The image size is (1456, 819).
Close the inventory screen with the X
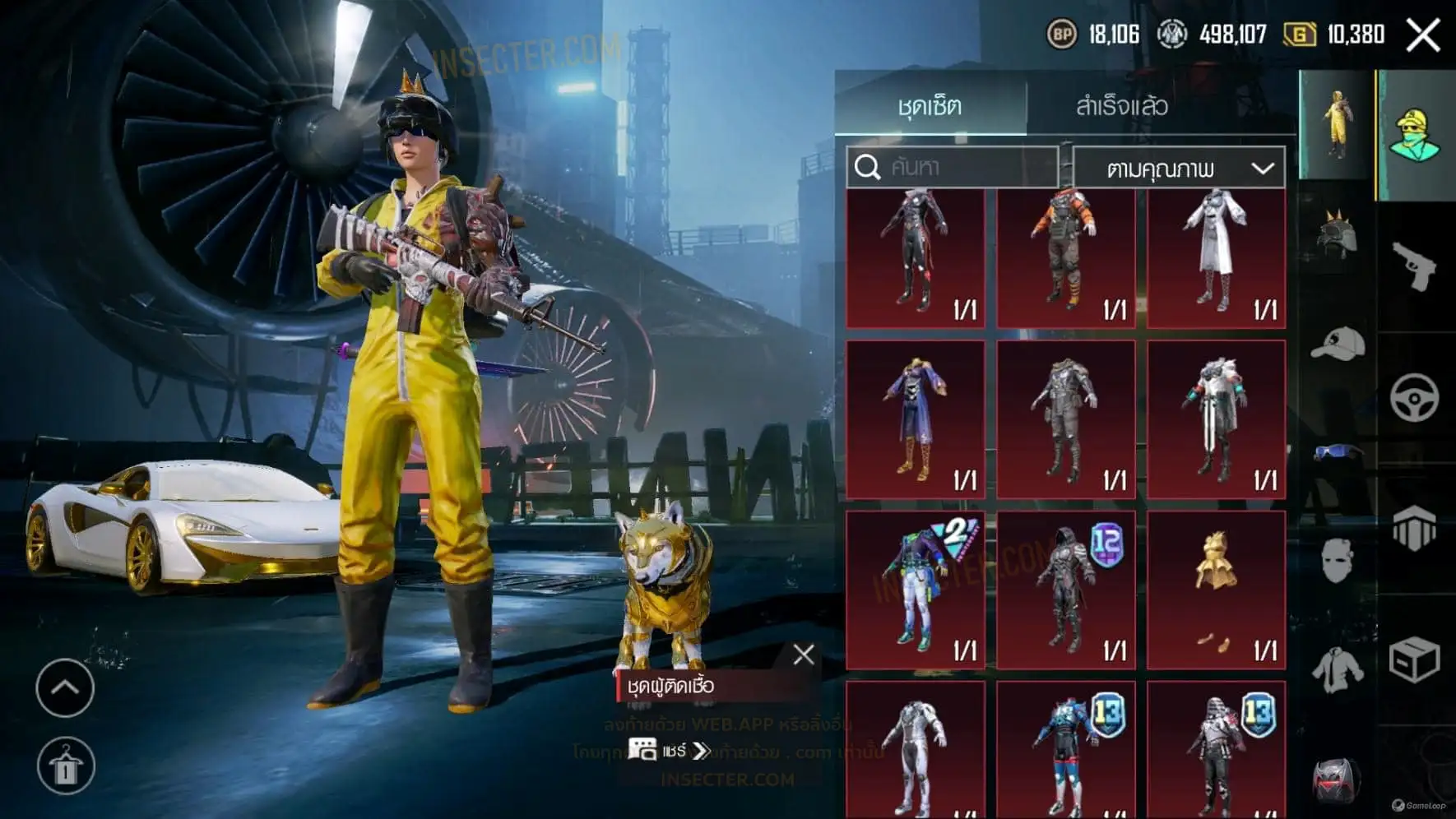coord(1422,35)
